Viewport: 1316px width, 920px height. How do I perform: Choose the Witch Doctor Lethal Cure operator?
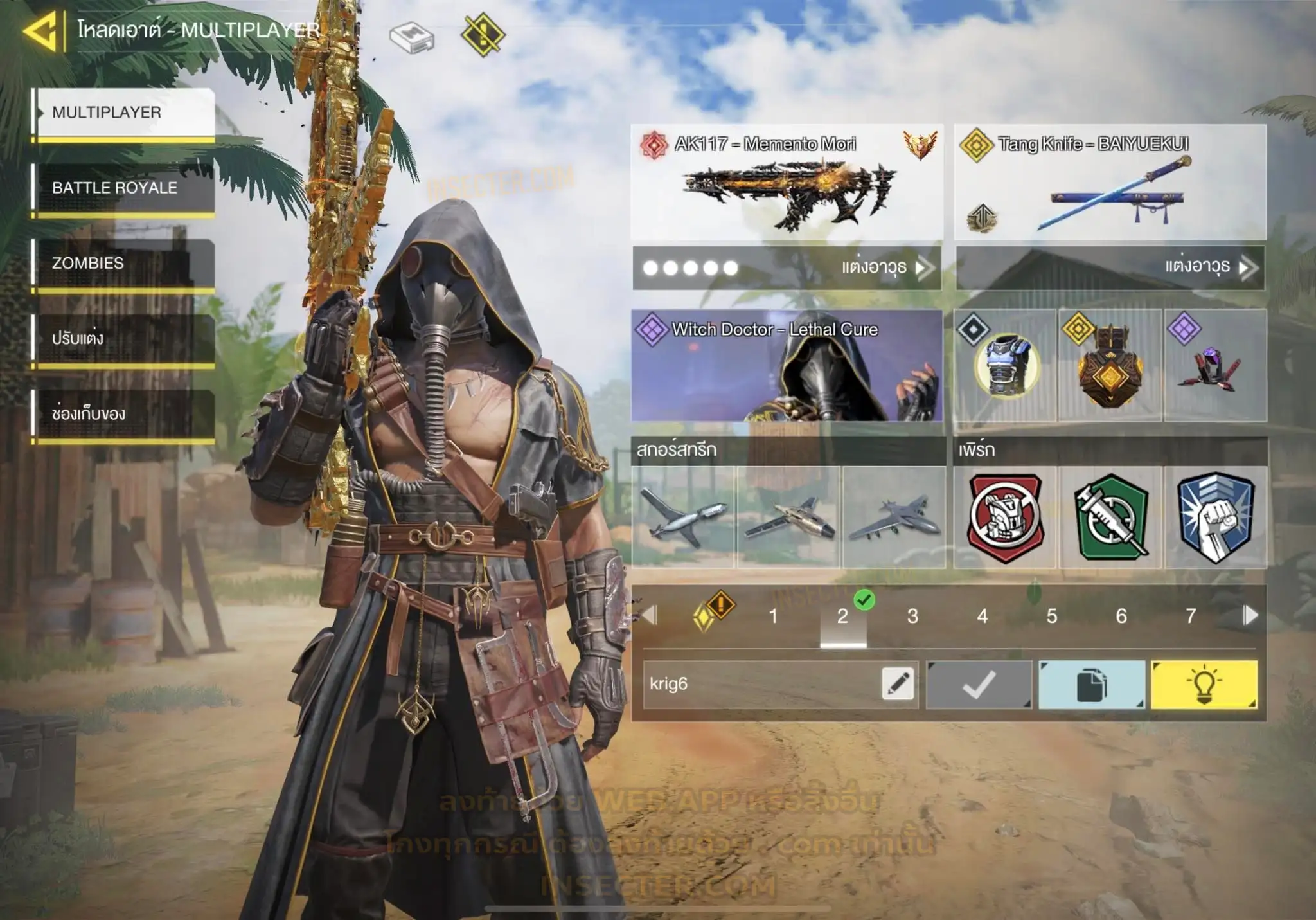coord(787,366)
